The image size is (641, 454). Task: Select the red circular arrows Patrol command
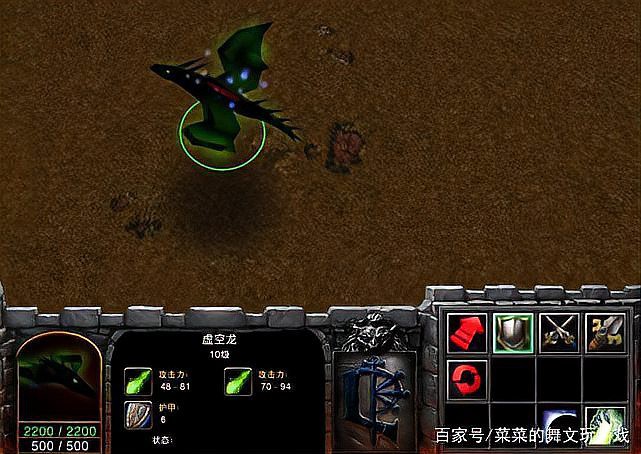pos(466,379)
